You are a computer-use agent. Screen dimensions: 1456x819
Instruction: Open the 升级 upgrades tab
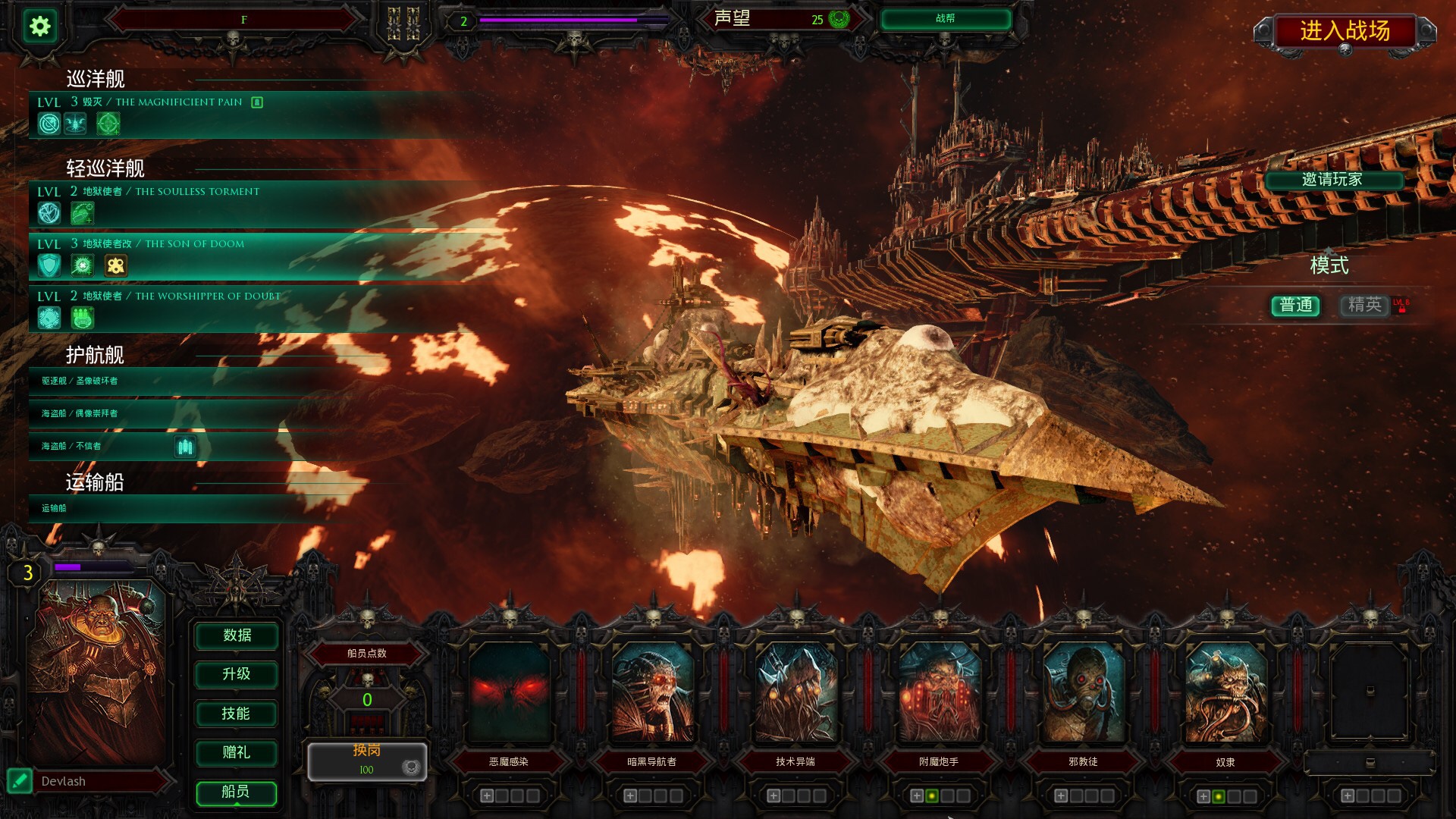pos(237,674)
